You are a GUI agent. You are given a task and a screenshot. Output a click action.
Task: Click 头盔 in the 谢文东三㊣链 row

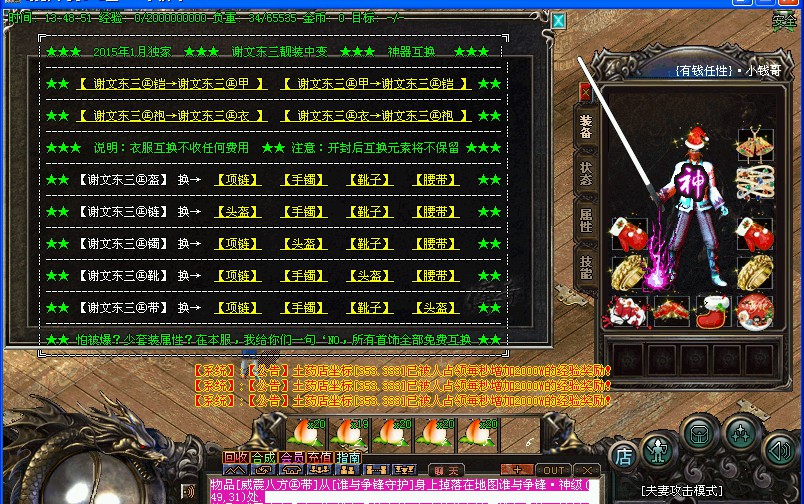(x=236, y=212)
